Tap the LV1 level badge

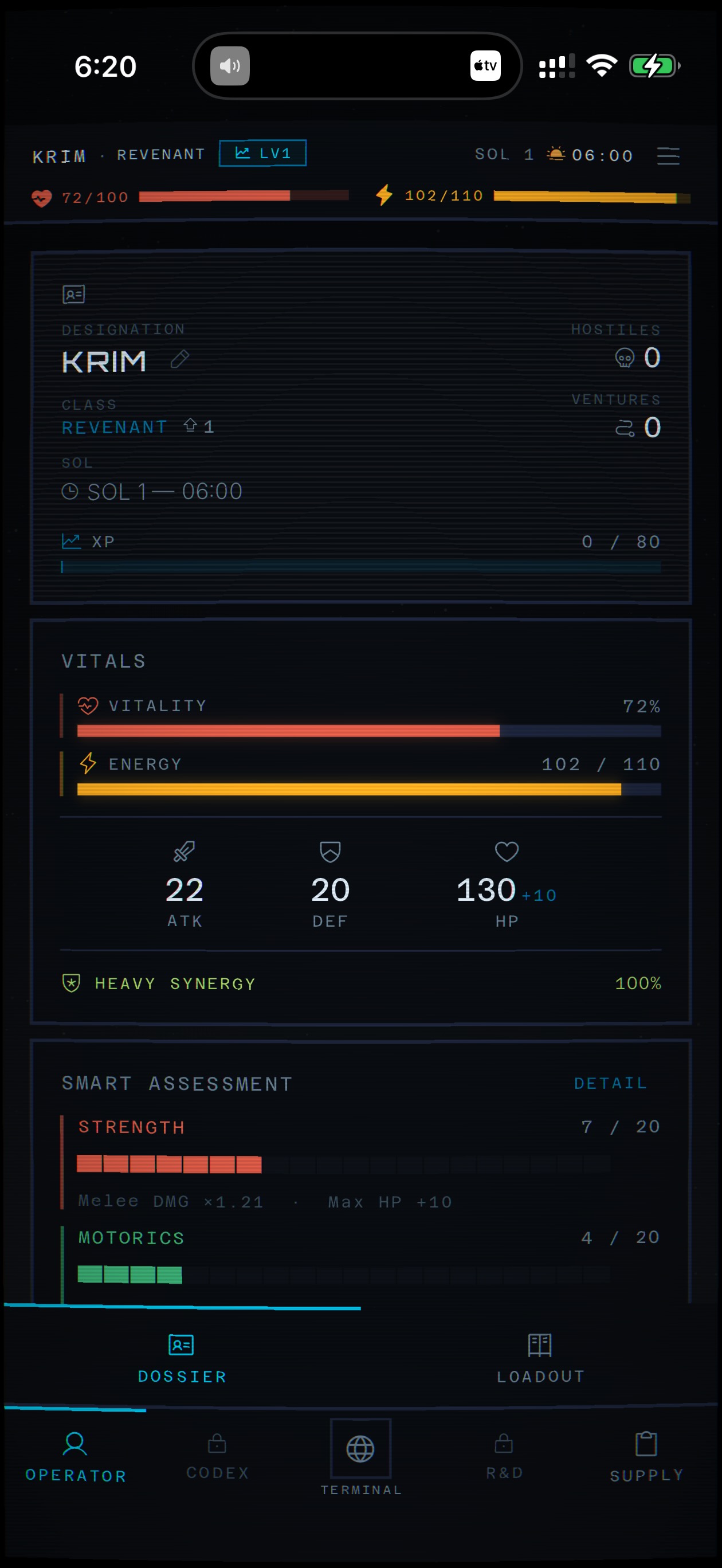262,154
